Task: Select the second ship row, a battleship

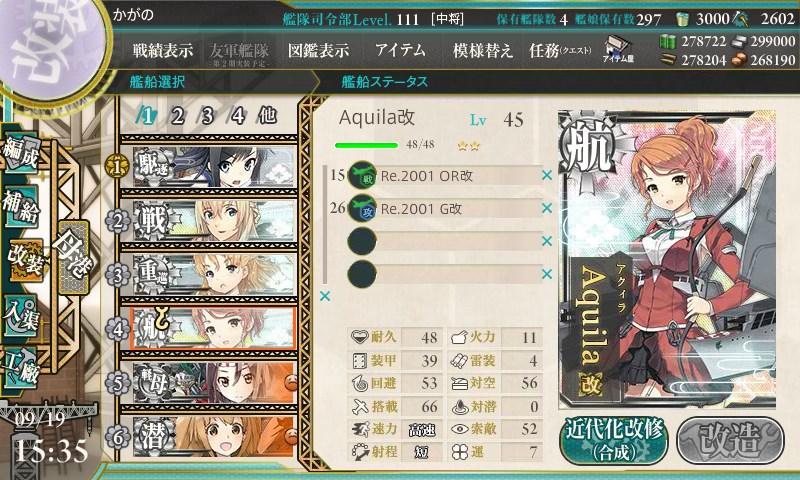Action: coord(207,219)
